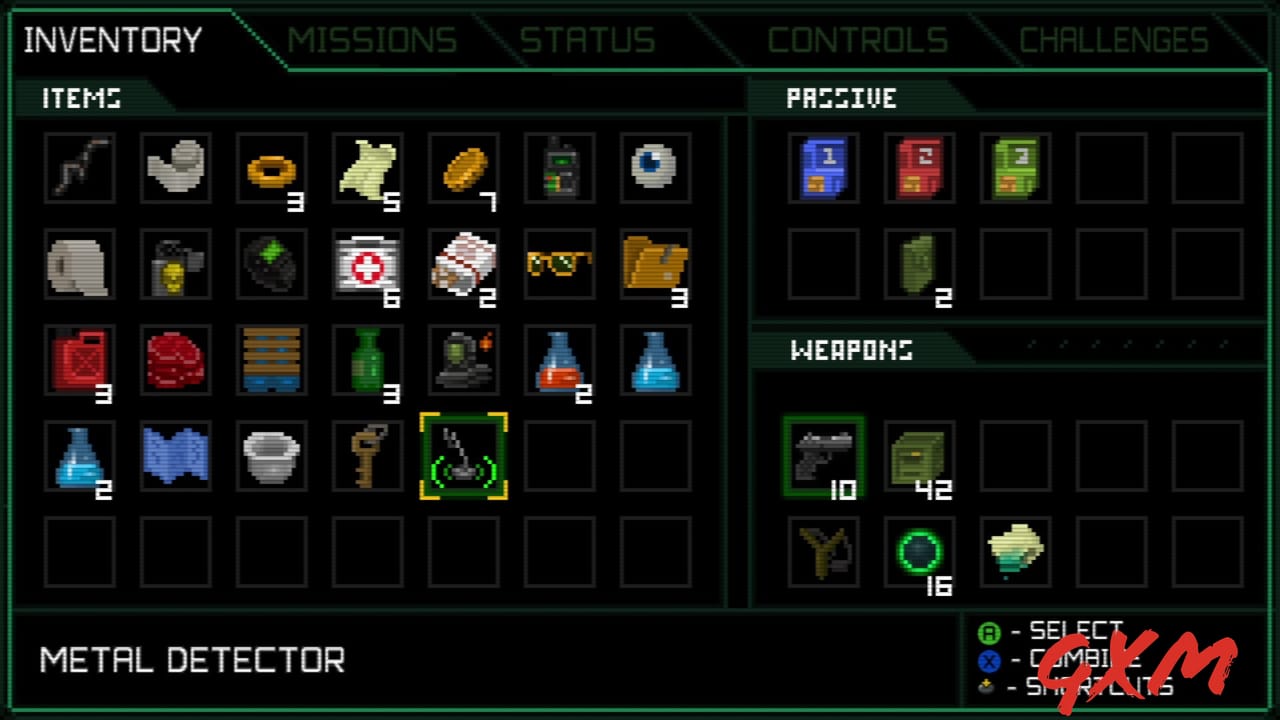This screenshot has width=1280, height=720.
Task: Select the orange folder stack item
Action: tap(655, 264)
